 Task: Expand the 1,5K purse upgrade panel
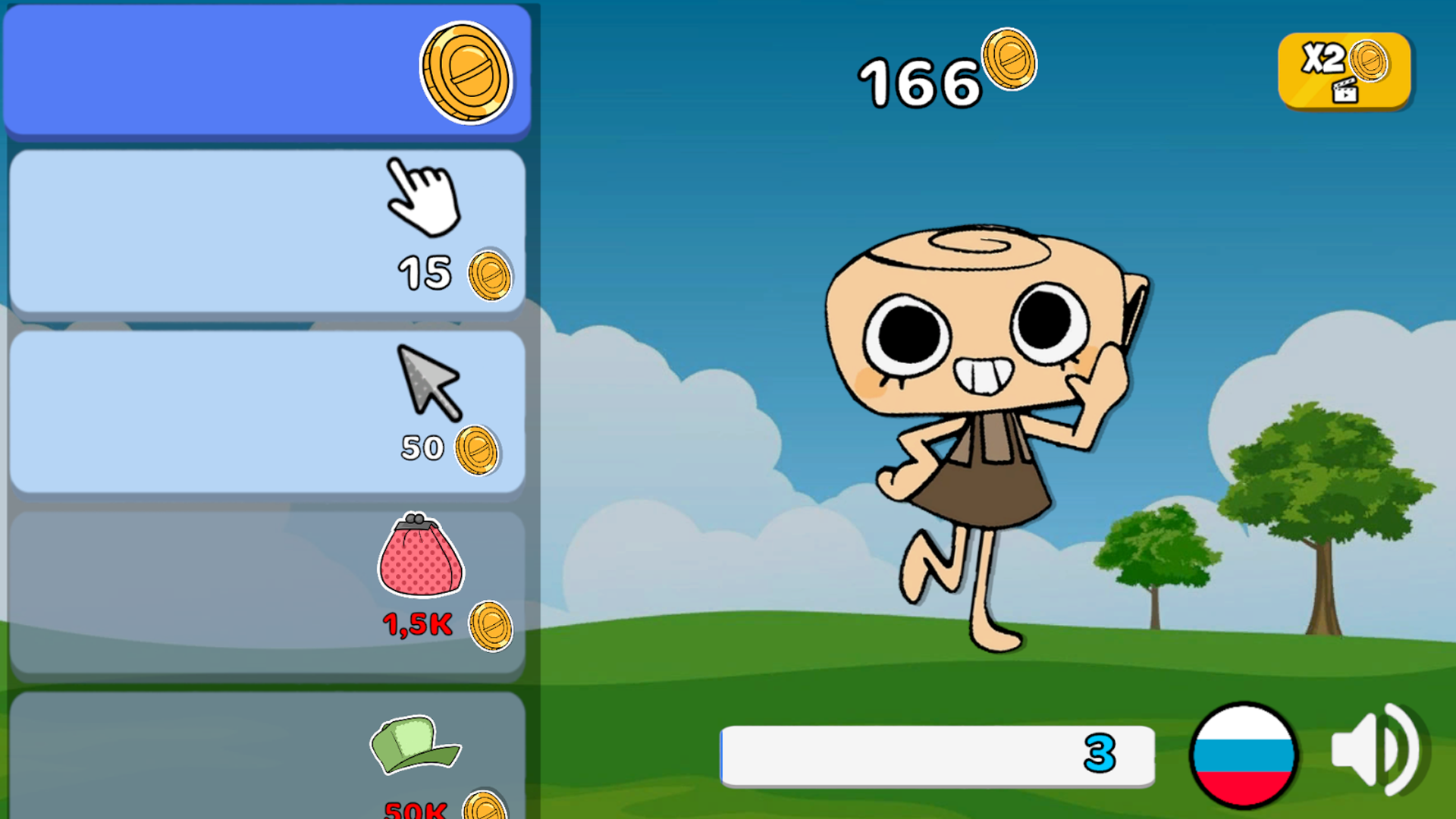tap(265, 580)
